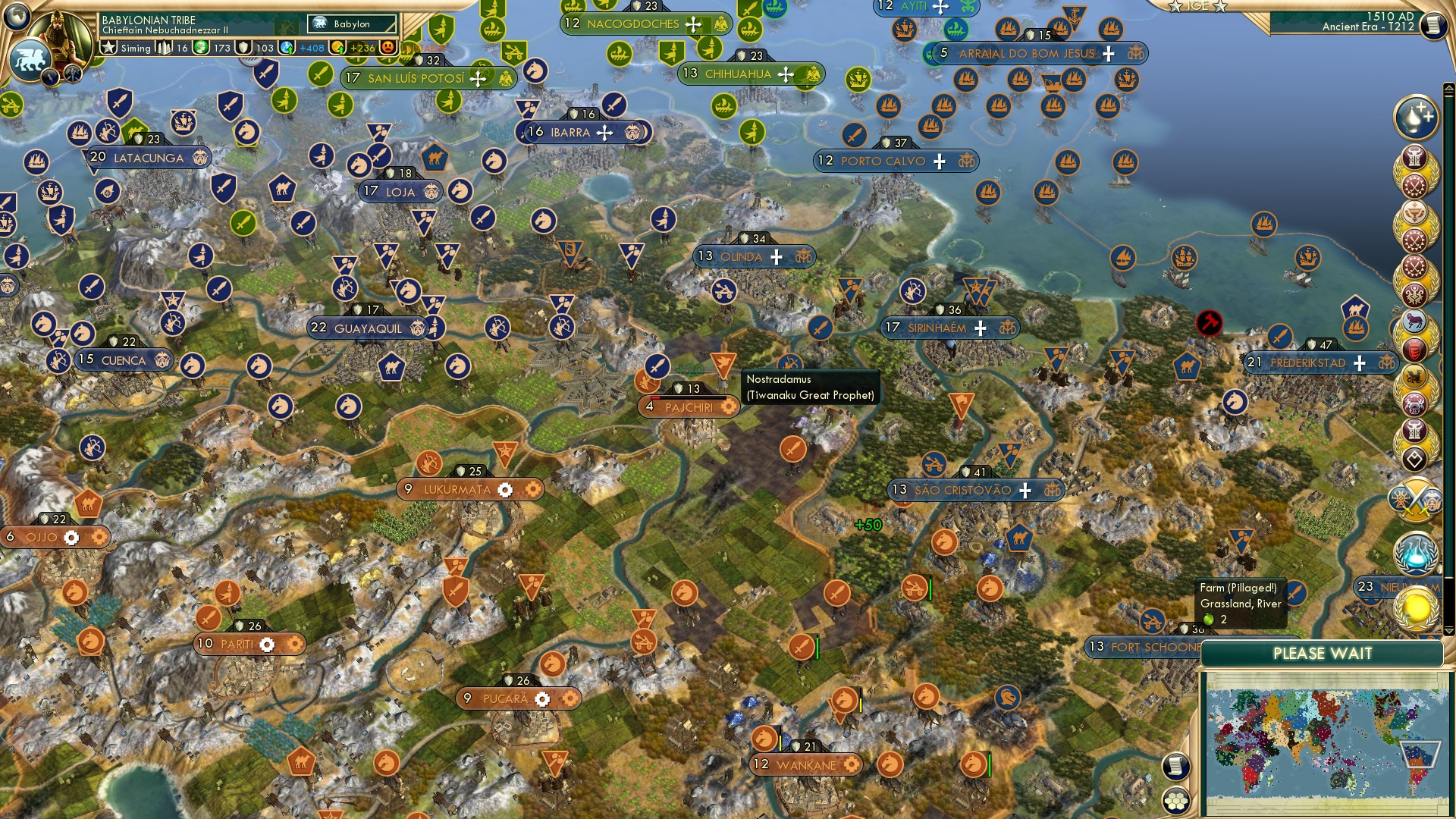1456x819 pixels.
Task: Open the angry face happiness indicator
Action: pyautogui.click(x=388, y=48)
